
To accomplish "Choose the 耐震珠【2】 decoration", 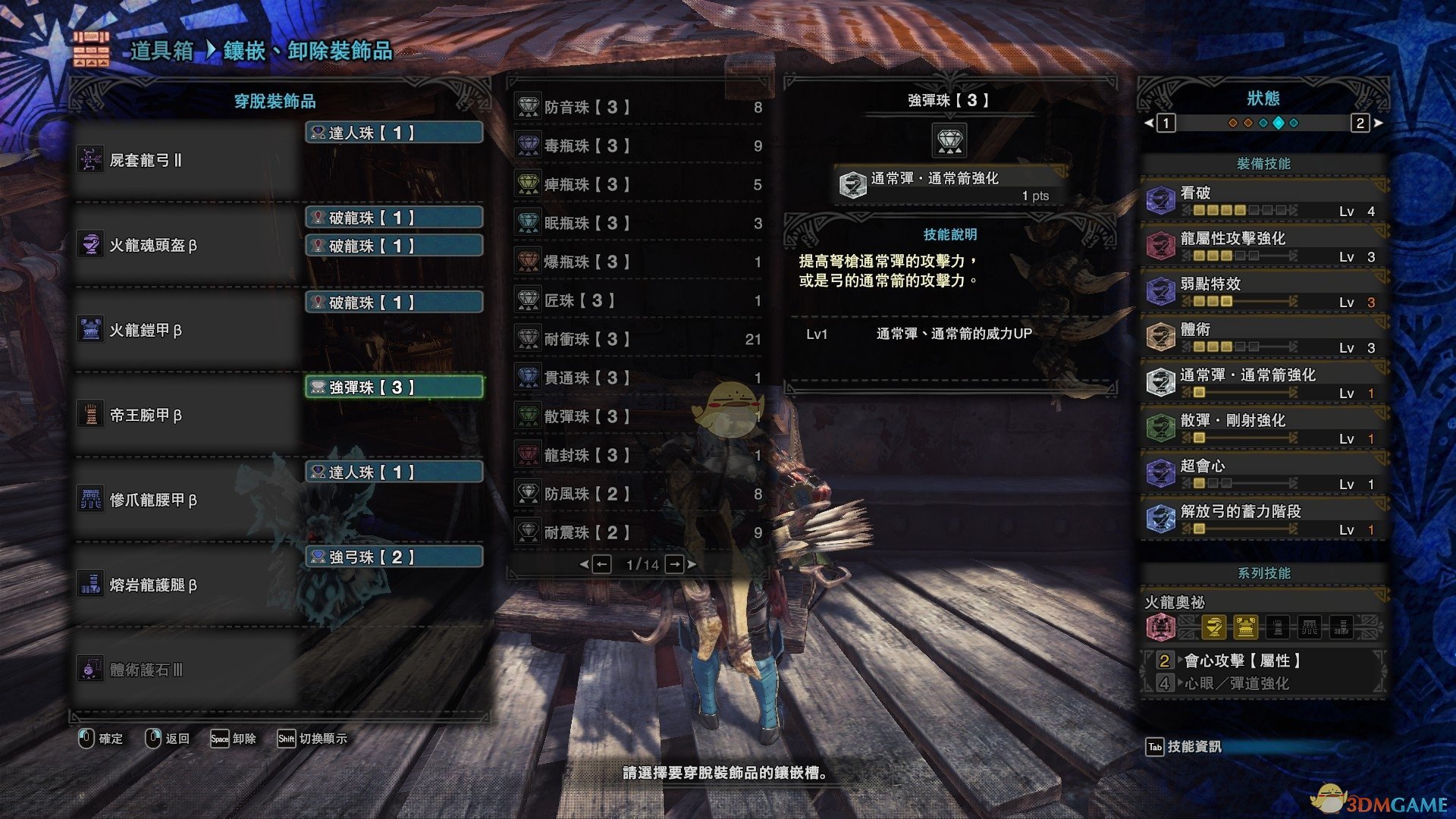I will (637, 533).
